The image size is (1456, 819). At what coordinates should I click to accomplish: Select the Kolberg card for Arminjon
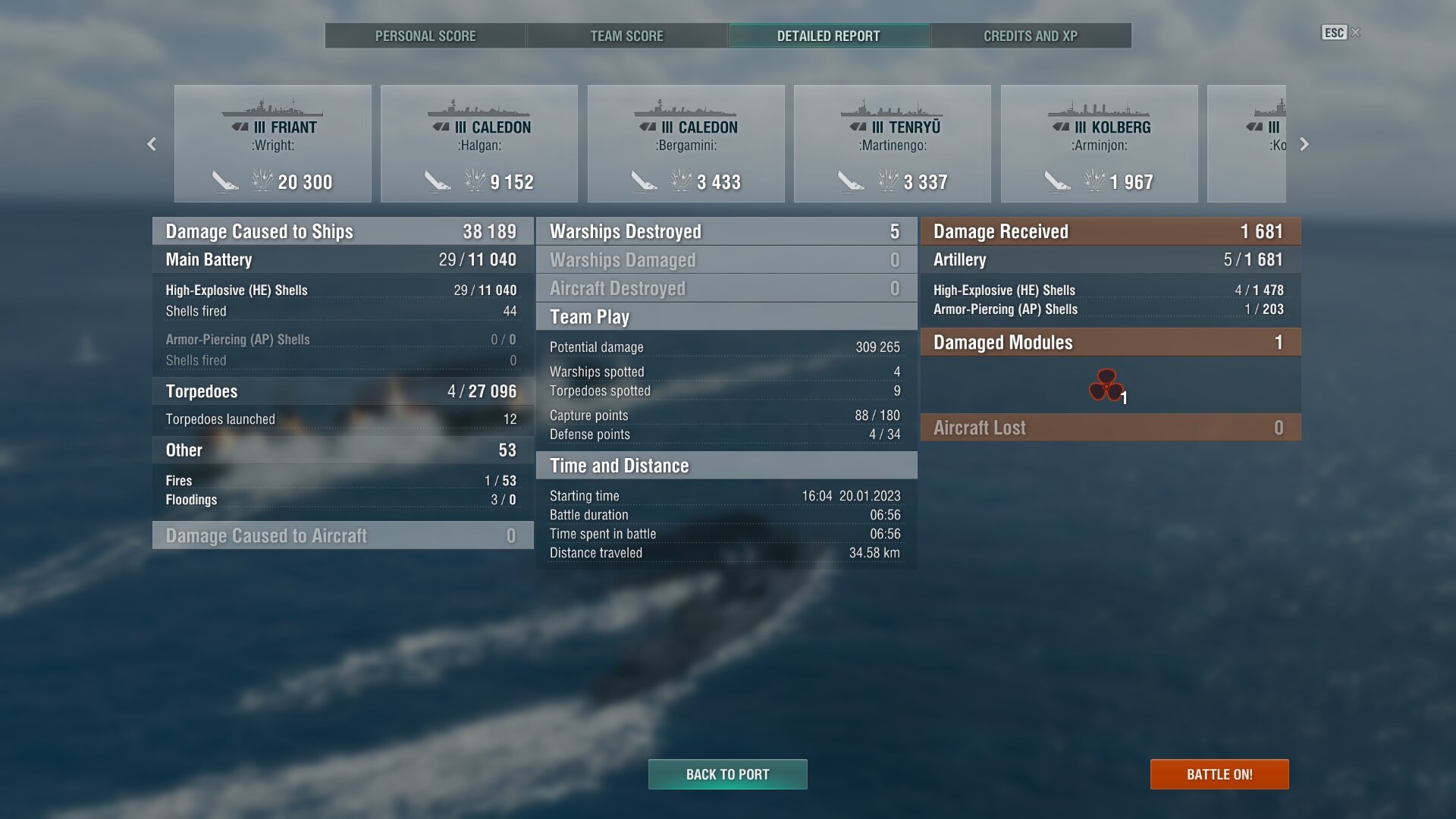(1100, 144)
